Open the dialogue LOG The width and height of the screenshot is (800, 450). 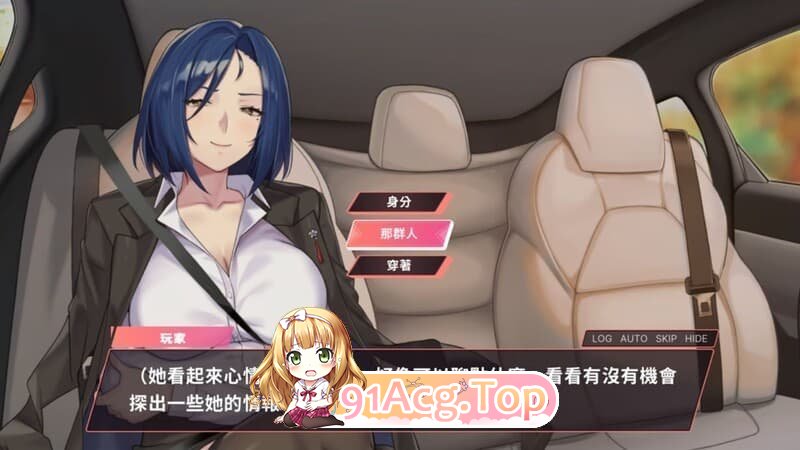point(601,339)
